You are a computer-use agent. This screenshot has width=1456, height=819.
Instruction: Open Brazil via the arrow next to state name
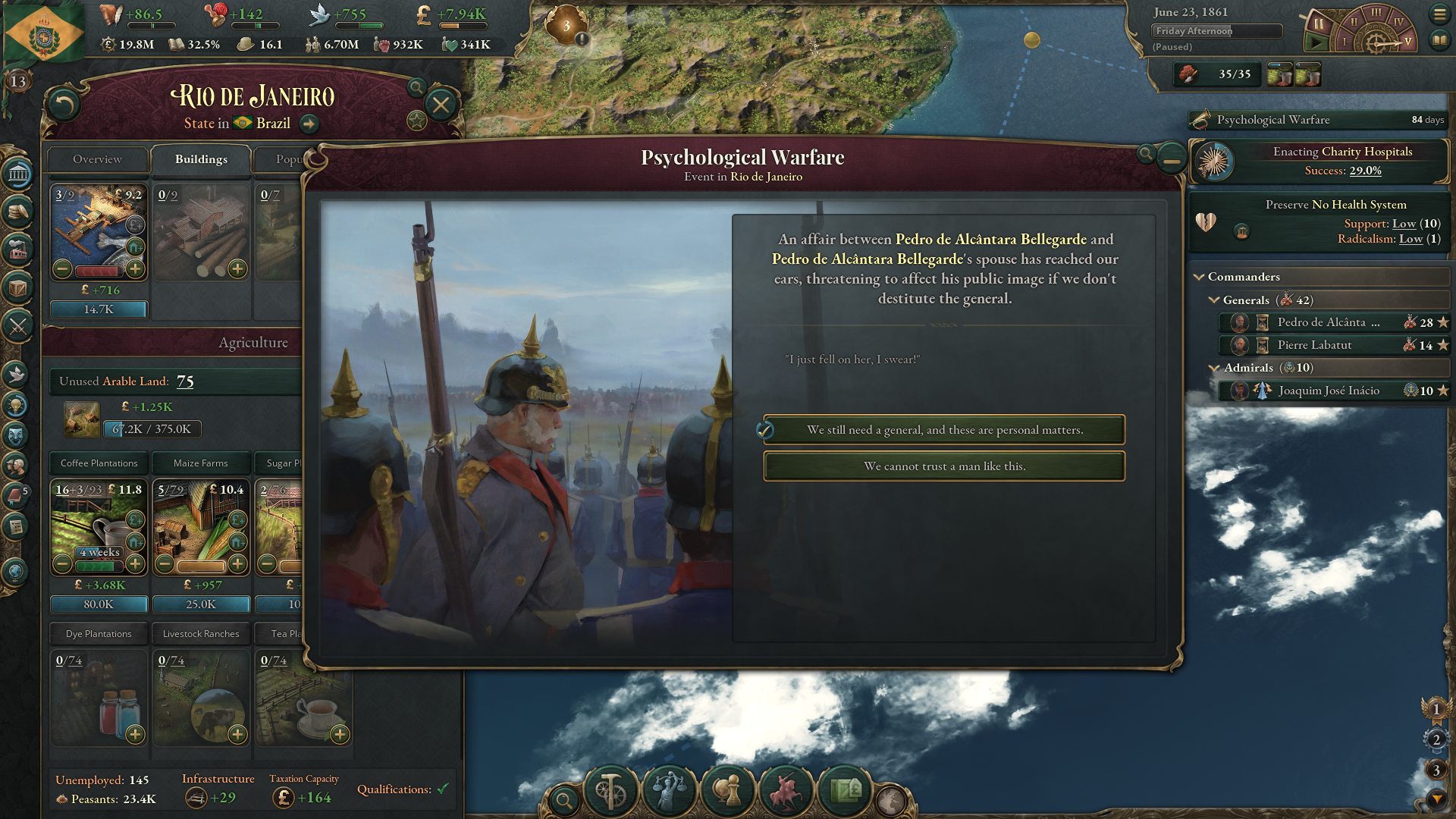[309, 124]
